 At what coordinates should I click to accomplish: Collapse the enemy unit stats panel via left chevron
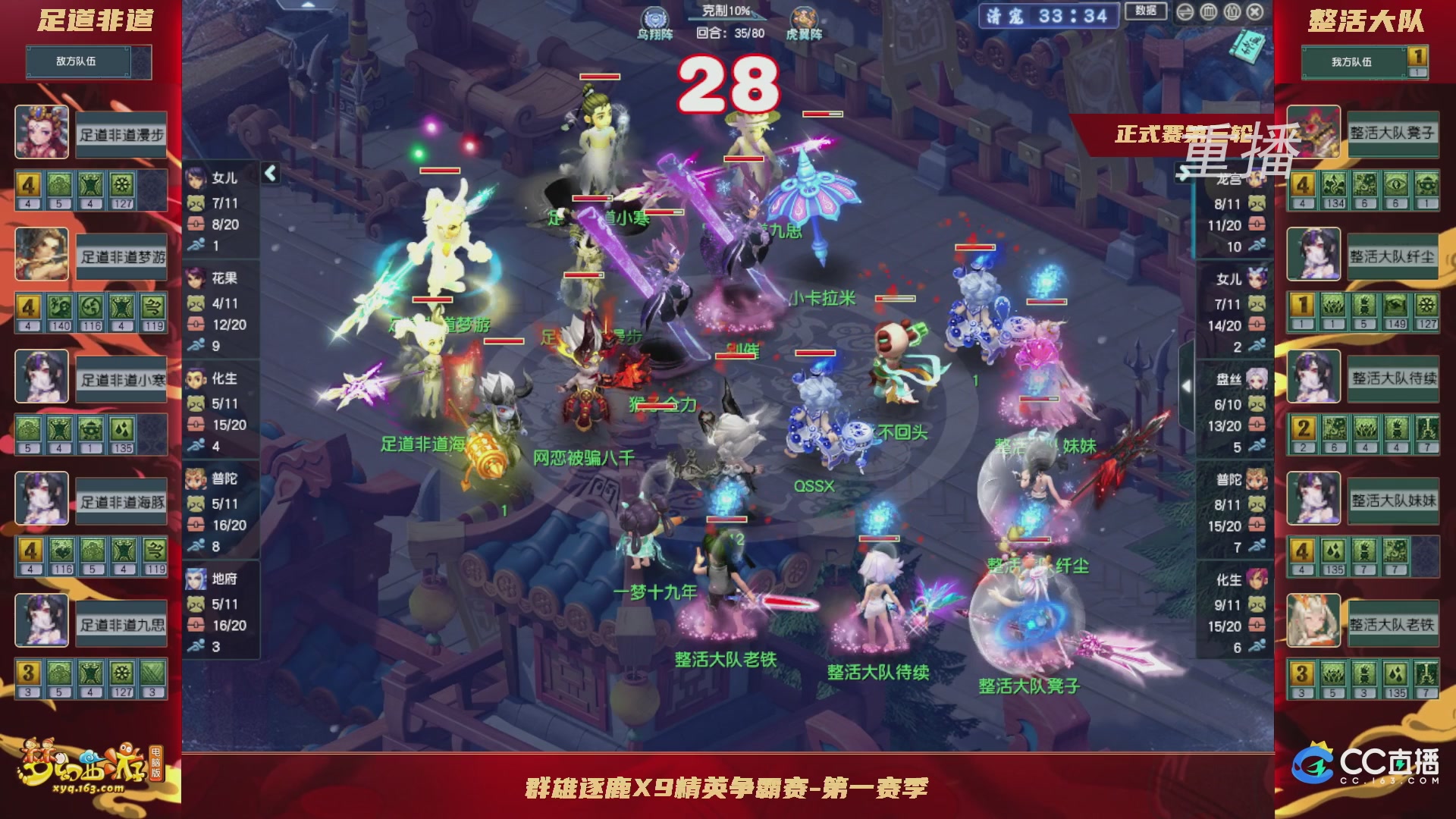[x=269, y=173]
